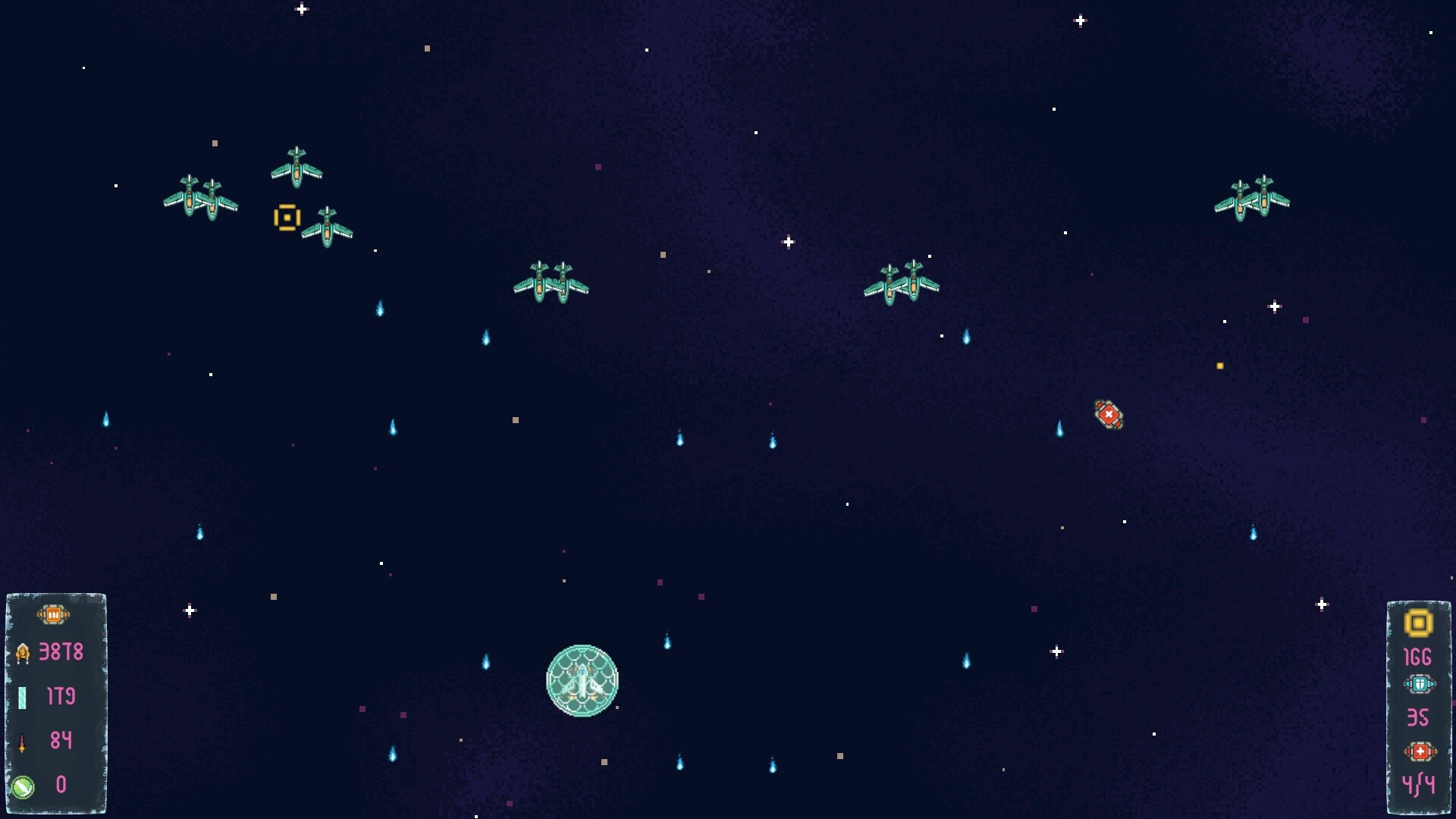1456x819 pixels.
Task: Click the red medkit pickup drifting in space
Action: (x=1108, y=413)
